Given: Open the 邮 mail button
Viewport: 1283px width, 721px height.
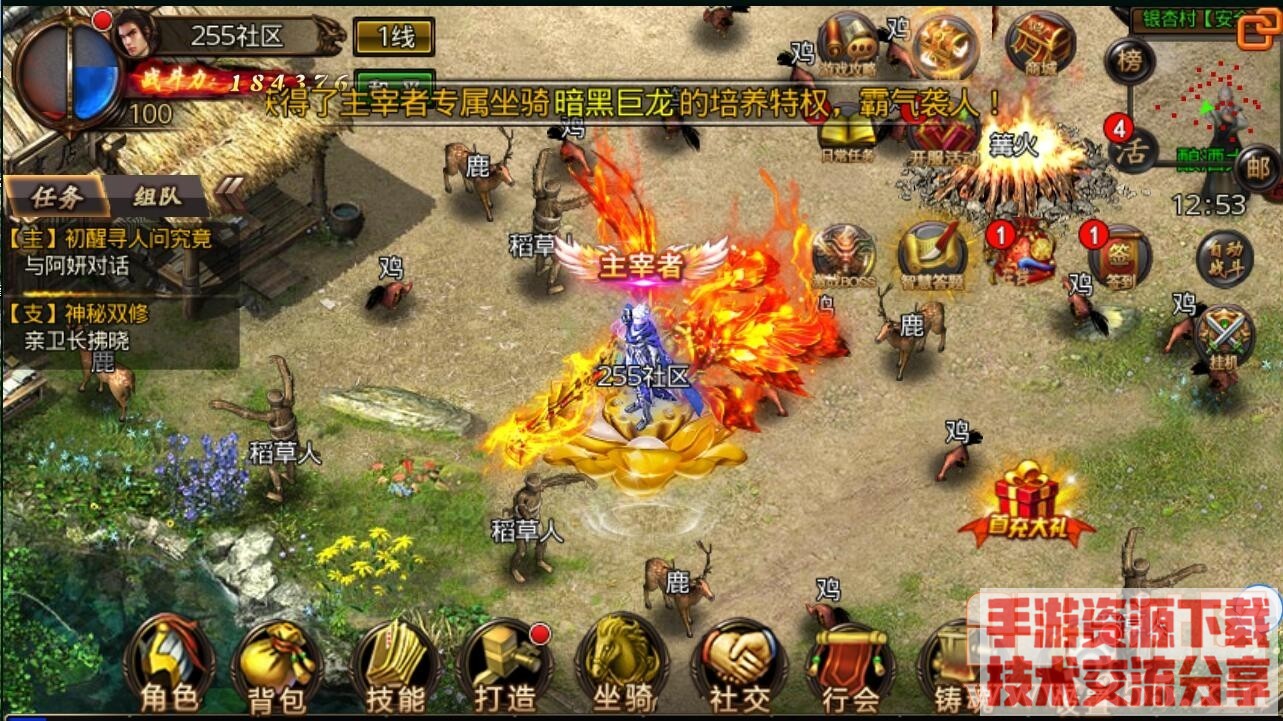Looking at the screenshot, I should 1257,168.
